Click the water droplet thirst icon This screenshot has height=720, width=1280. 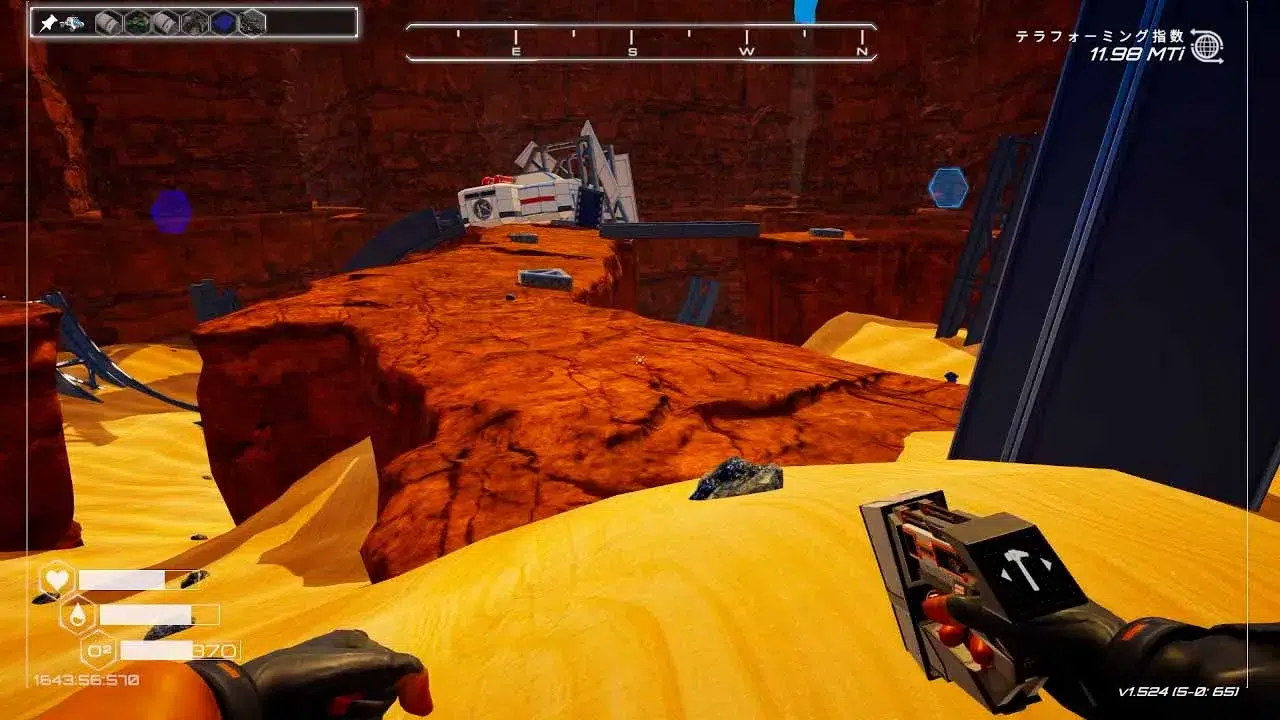(x=77, y=614)
